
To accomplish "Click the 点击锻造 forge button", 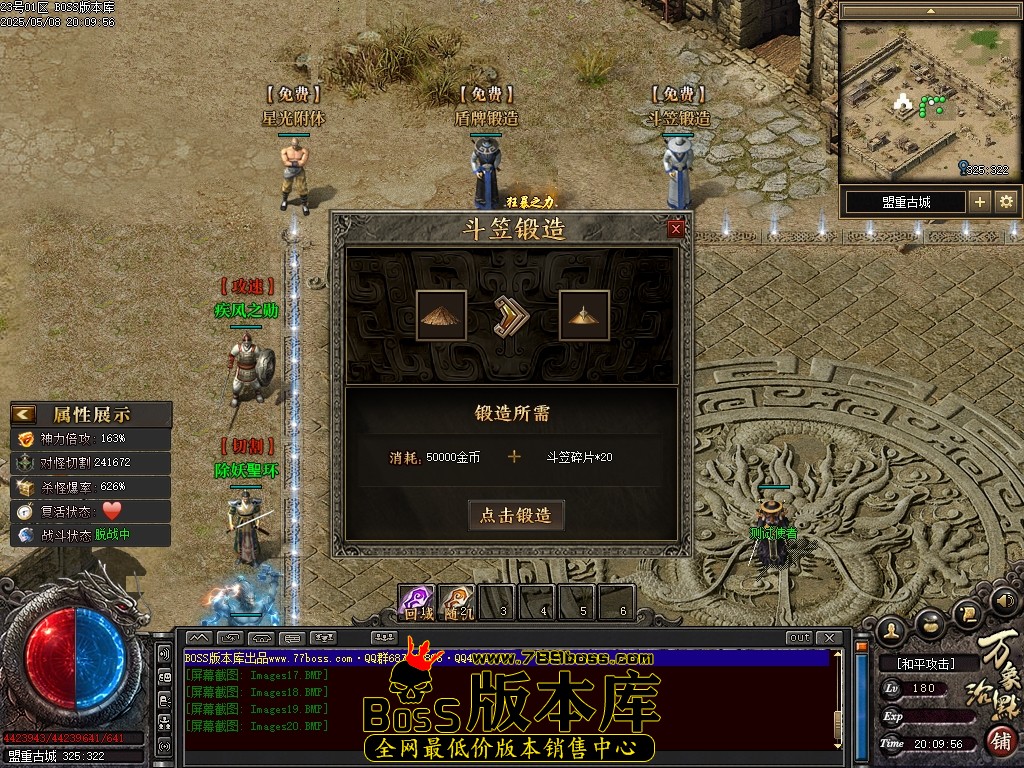I will click(515, 515).
